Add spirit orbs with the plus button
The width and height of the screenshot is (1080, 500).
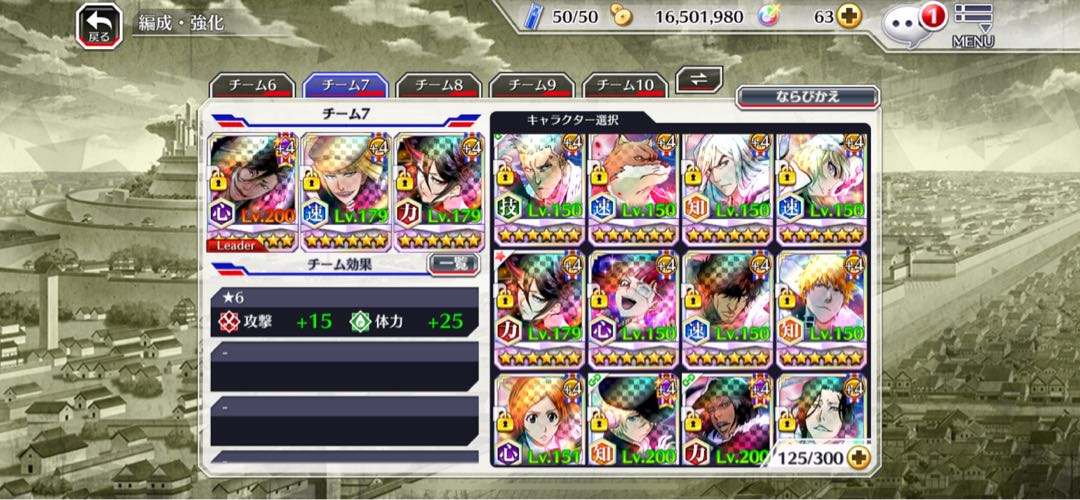tap(849, 17)
